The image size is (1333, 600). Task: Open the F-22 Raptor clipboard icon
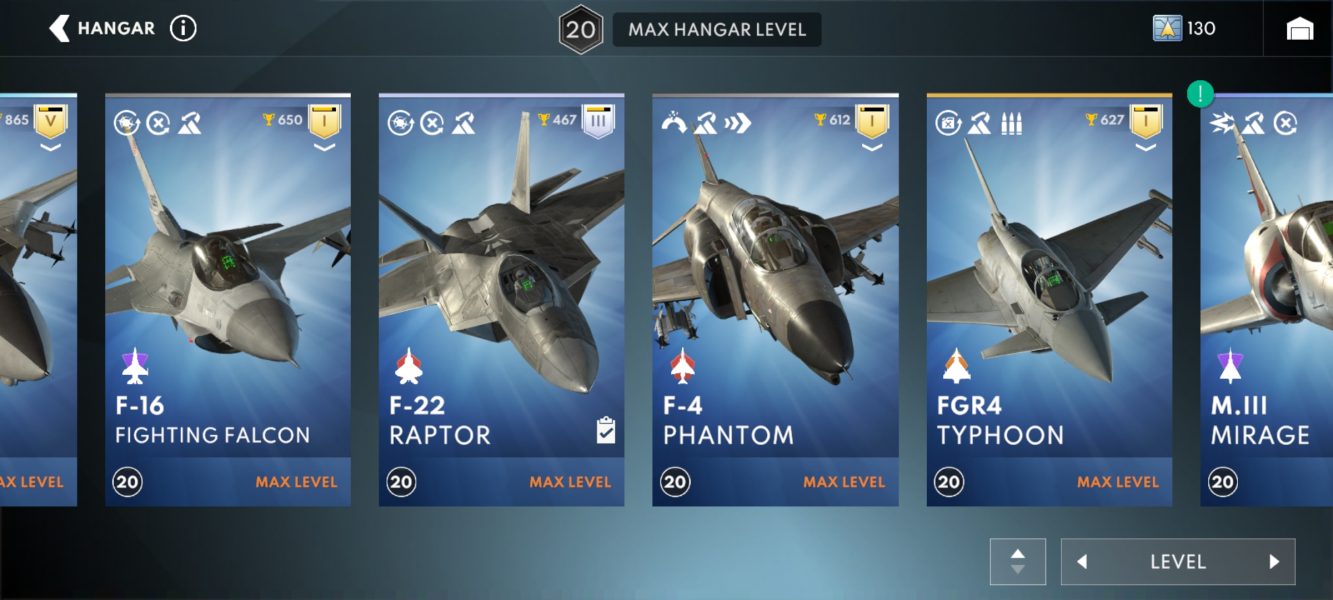(x=605, y=430)
